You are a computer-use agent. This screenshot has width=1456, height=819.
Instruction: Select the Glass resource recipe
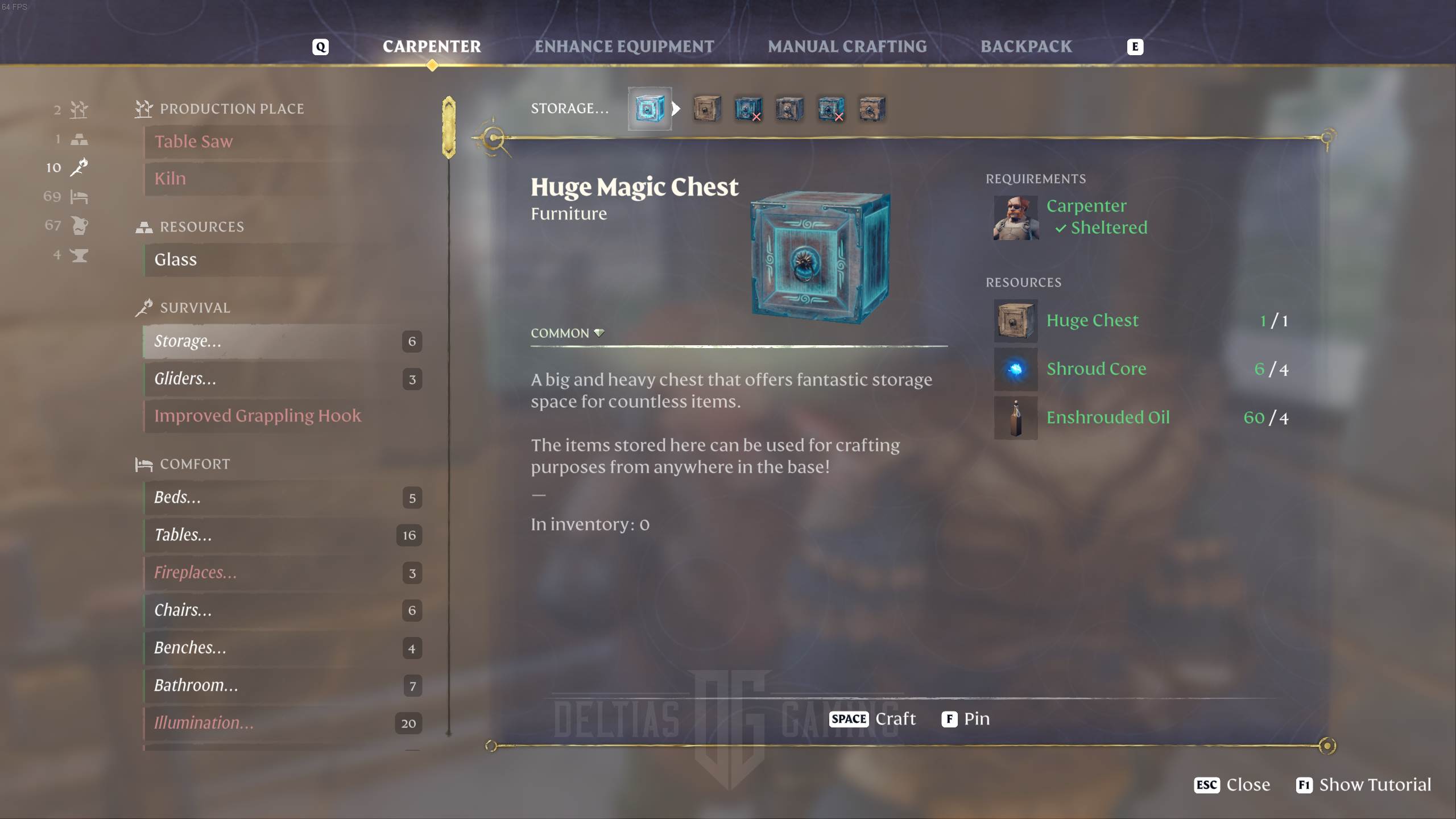tap(176, 260)
